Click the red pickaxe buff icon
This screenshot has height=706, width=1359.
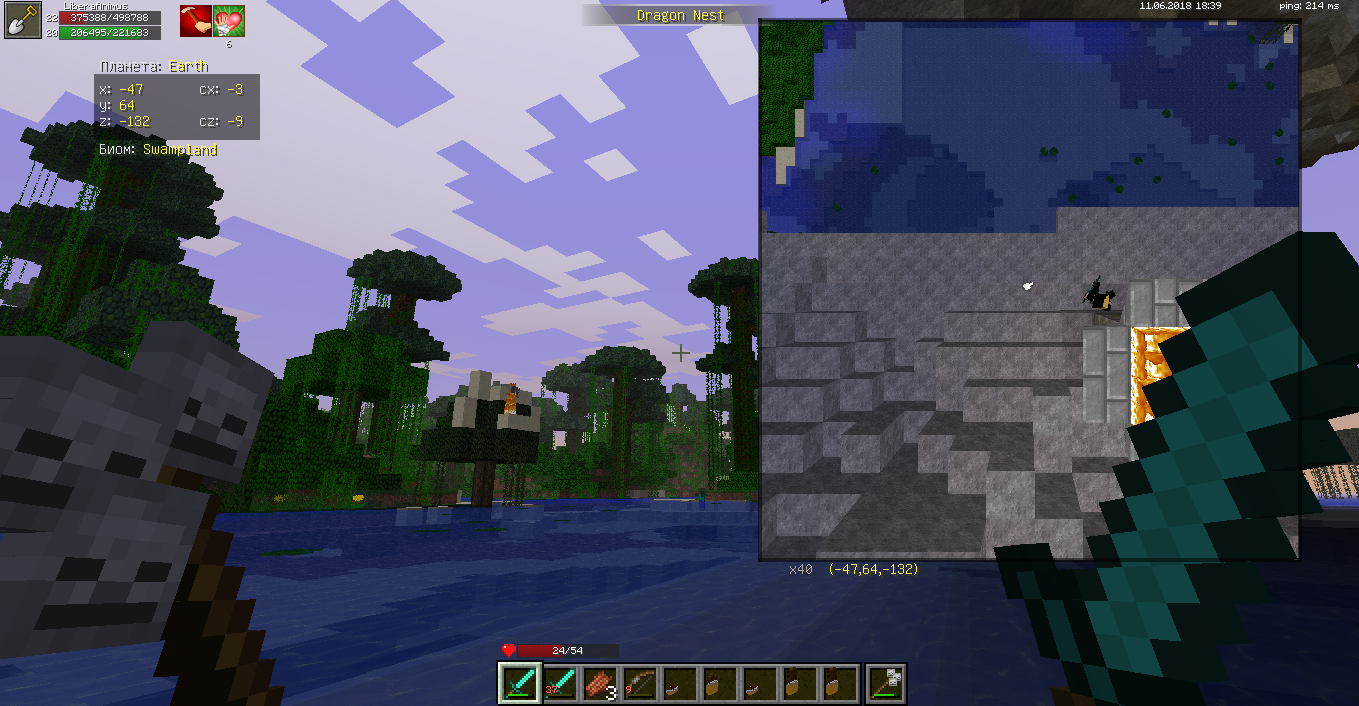pos(196,21)
